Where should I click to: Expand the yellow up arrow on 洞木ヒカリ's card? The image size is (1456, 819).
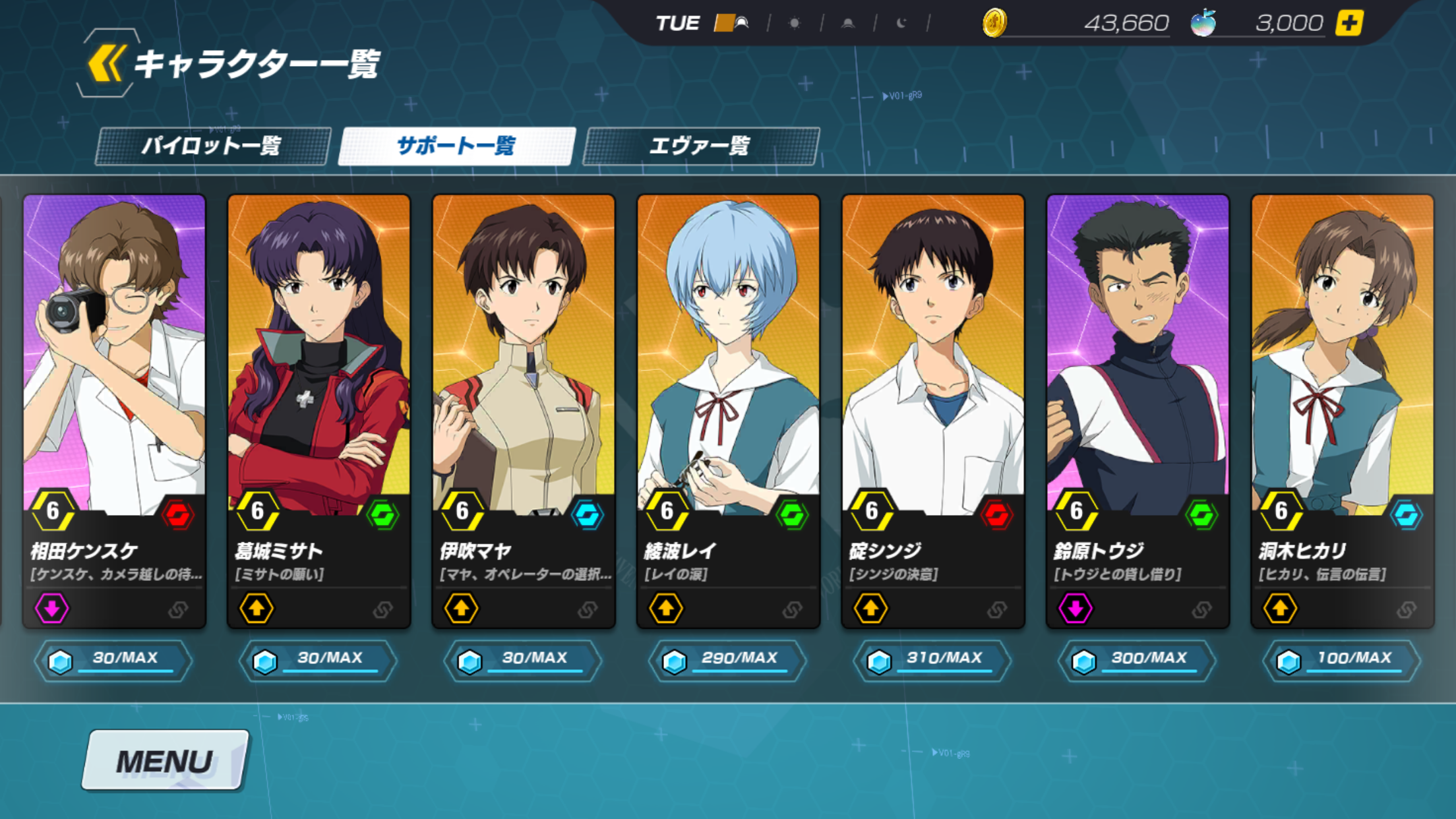point(1279,608)
